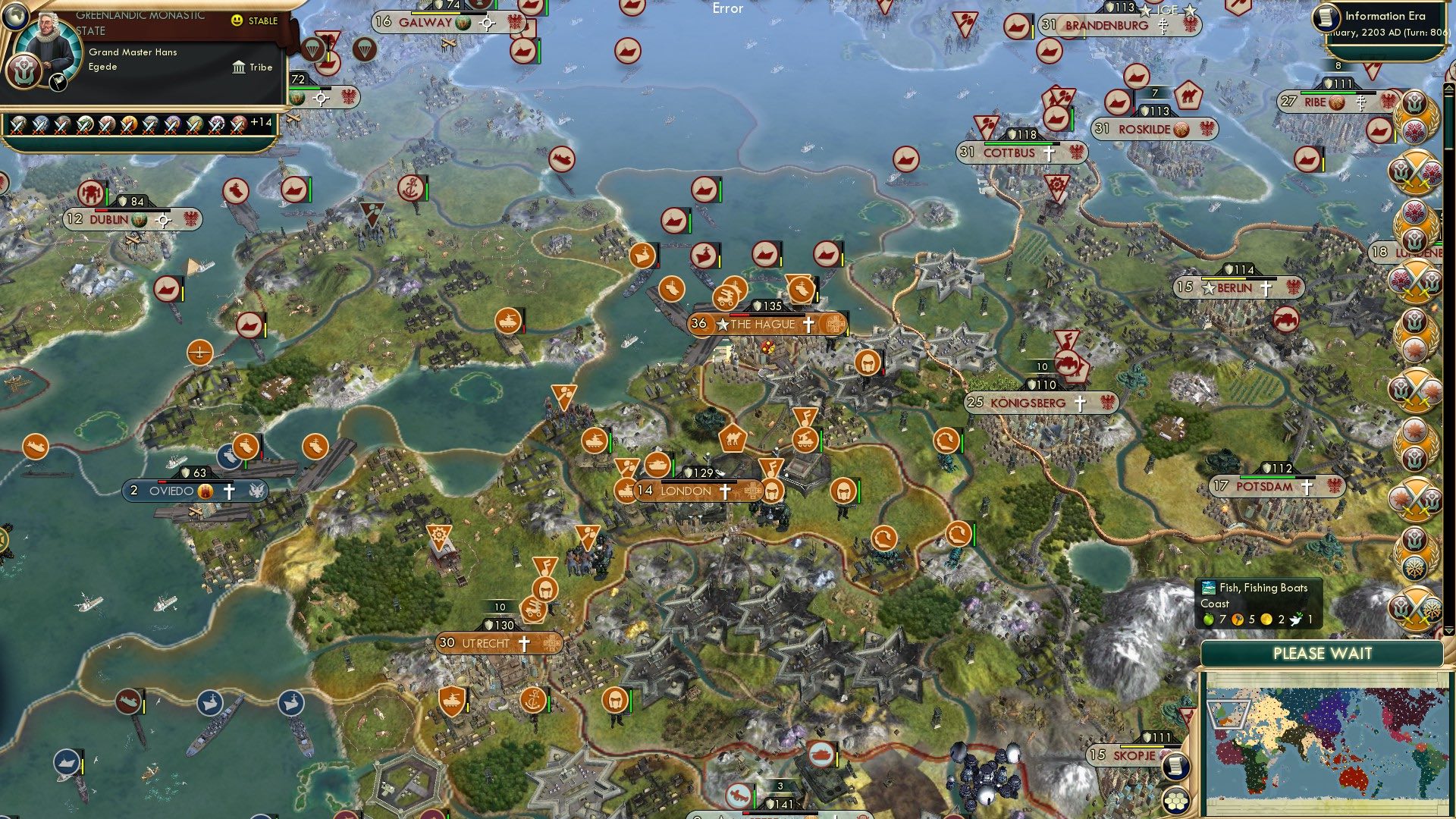Screen dimensions: 1456x819
Task: Click the religion cross on London's city banner
Action: click(x=726, y=491)
